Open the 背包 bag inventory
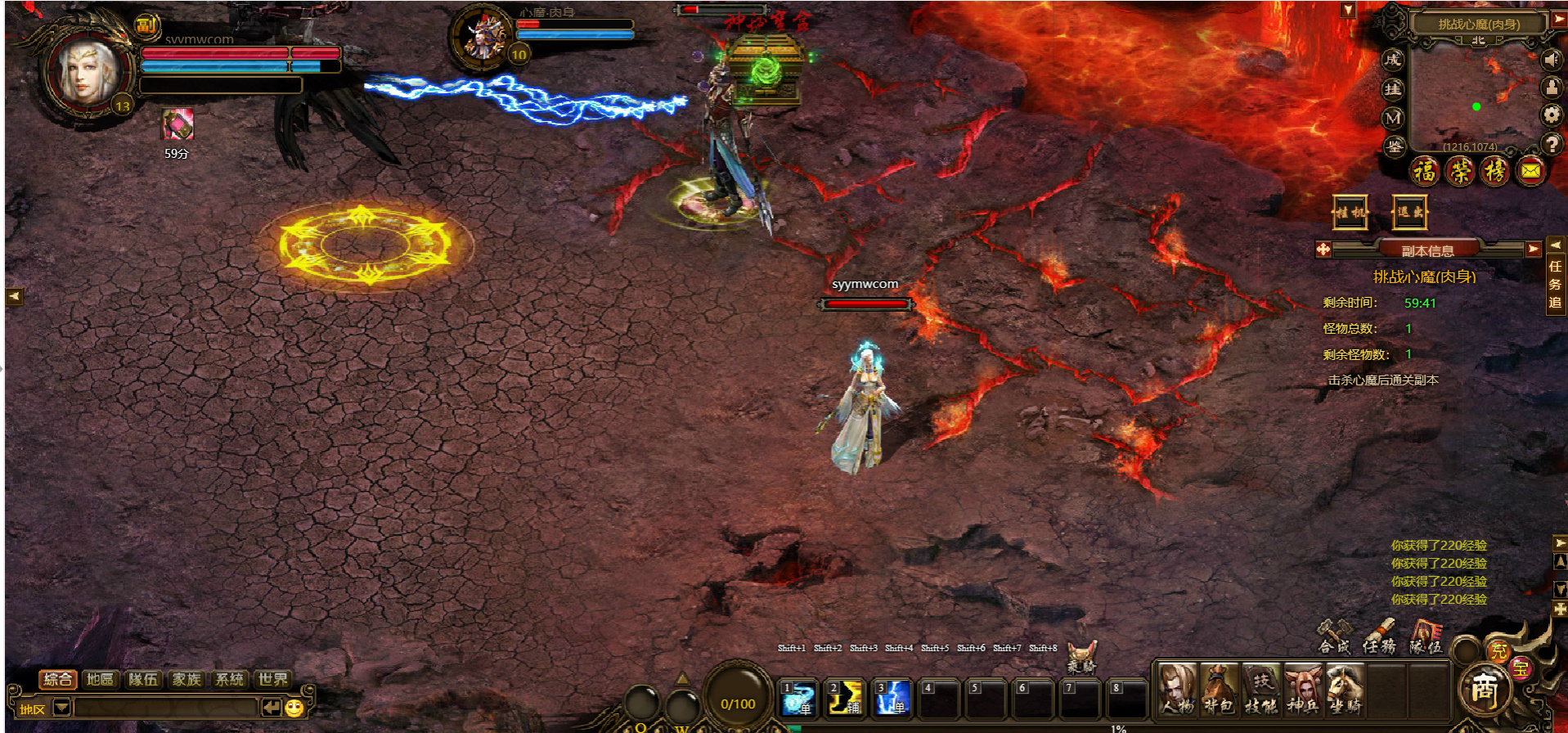The width and height of the screenshot is (1568, 733). point(1219,690)
